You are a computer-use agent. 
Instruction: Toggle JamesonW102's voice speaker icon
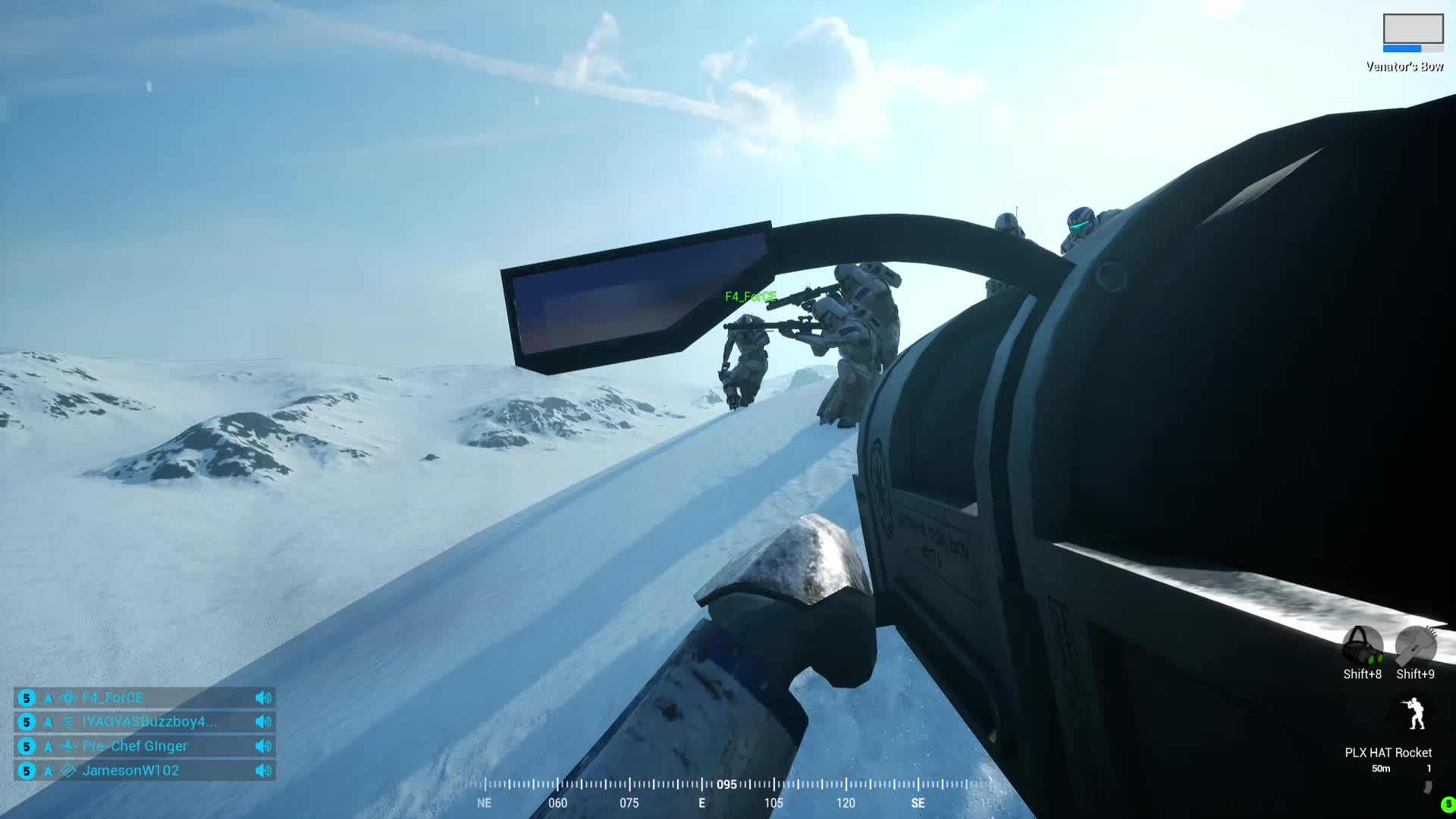(x=263, y=770)
